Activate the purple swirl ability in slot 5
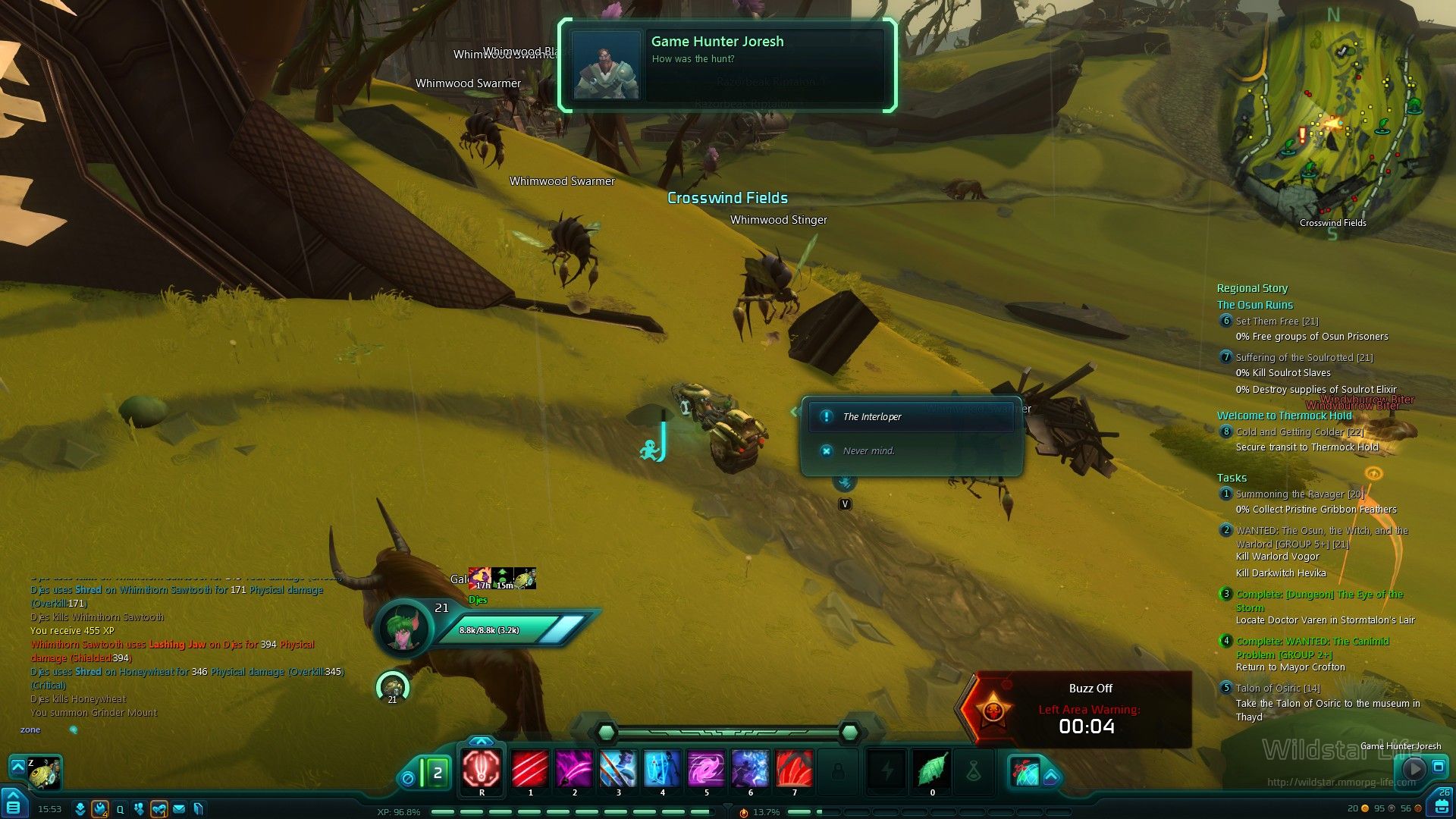Viewport: 1456px width, 819px height. 706,769
